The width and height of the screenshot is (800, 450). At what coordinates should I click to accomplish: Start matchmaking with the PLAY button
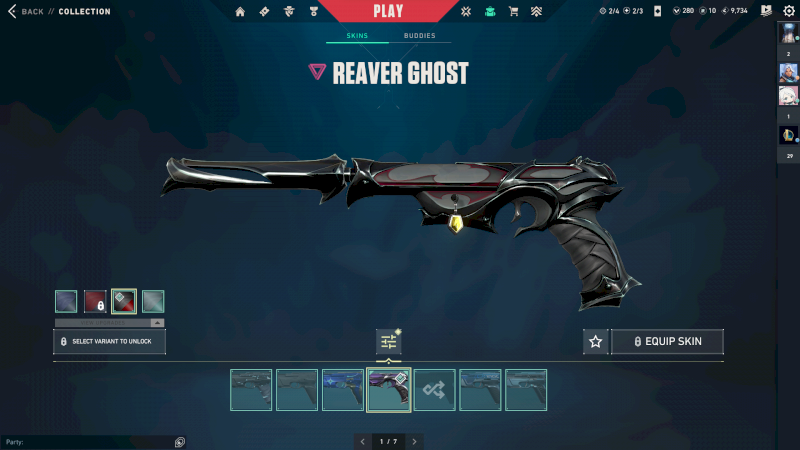coord(388,11)
